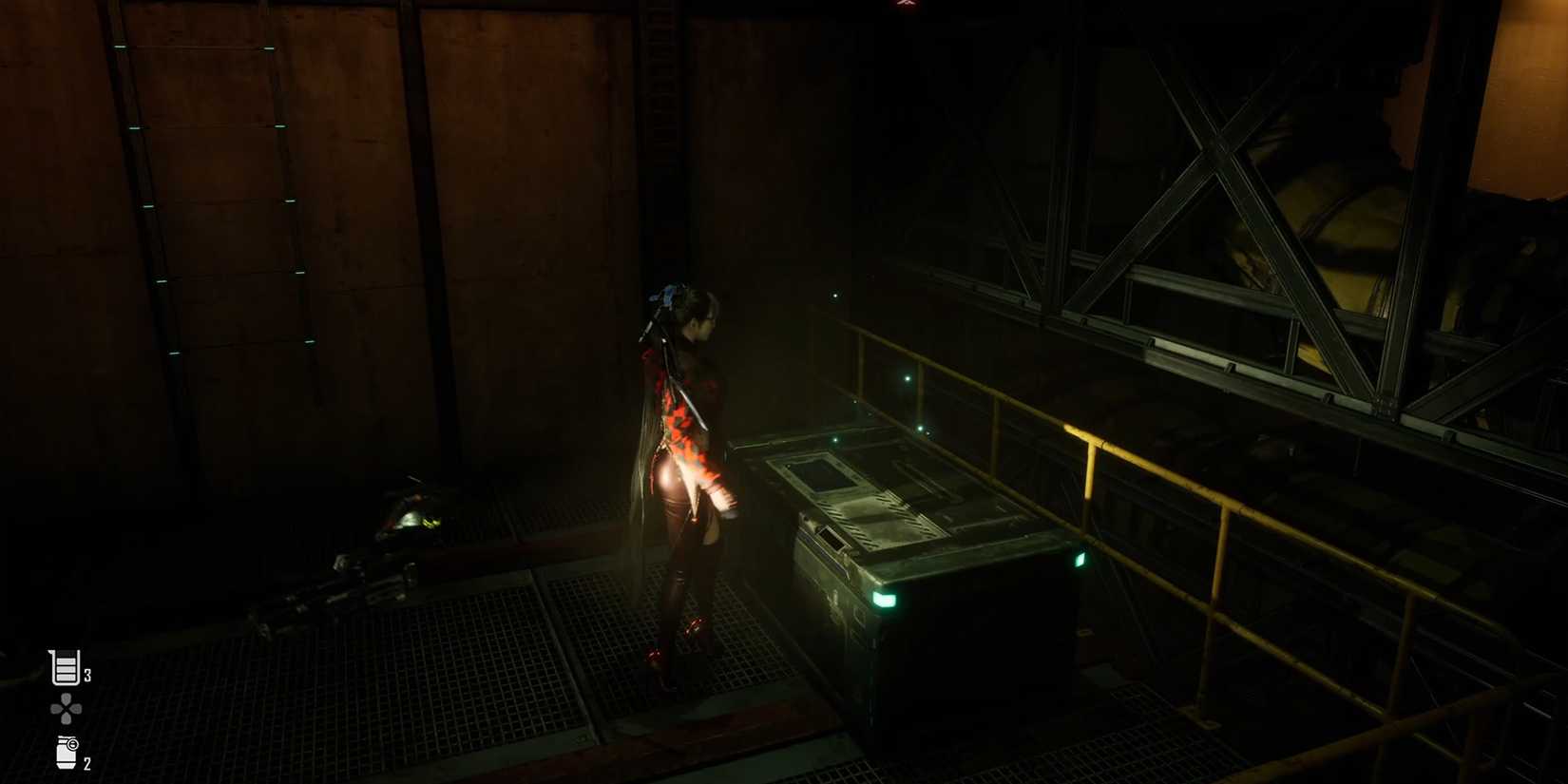Click the minus symbol on the grenade icon
The width and height of the screenshot is (1568, 784).
72,744
